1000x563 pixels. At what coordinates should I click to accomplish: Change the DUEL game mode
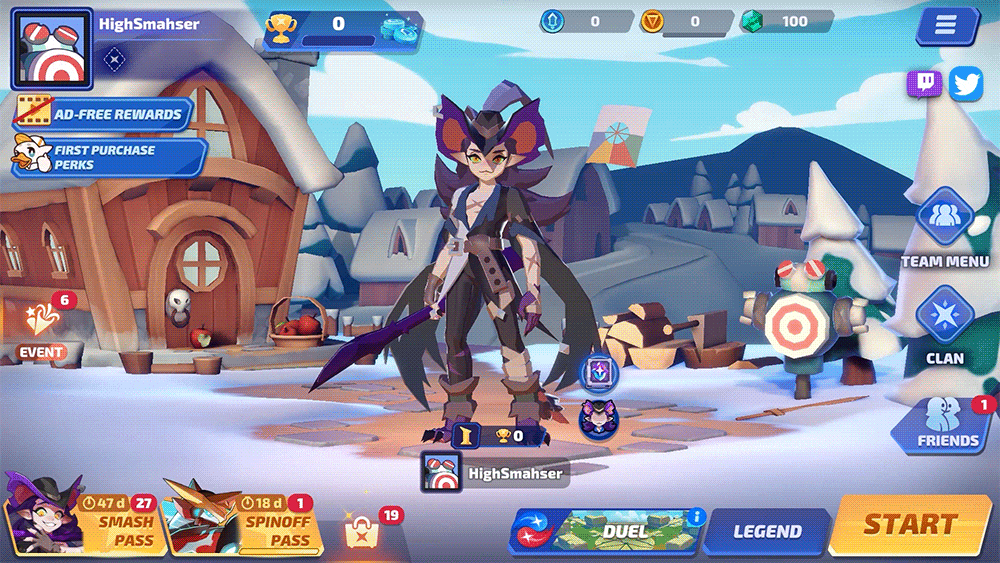[x=610, y=531]
